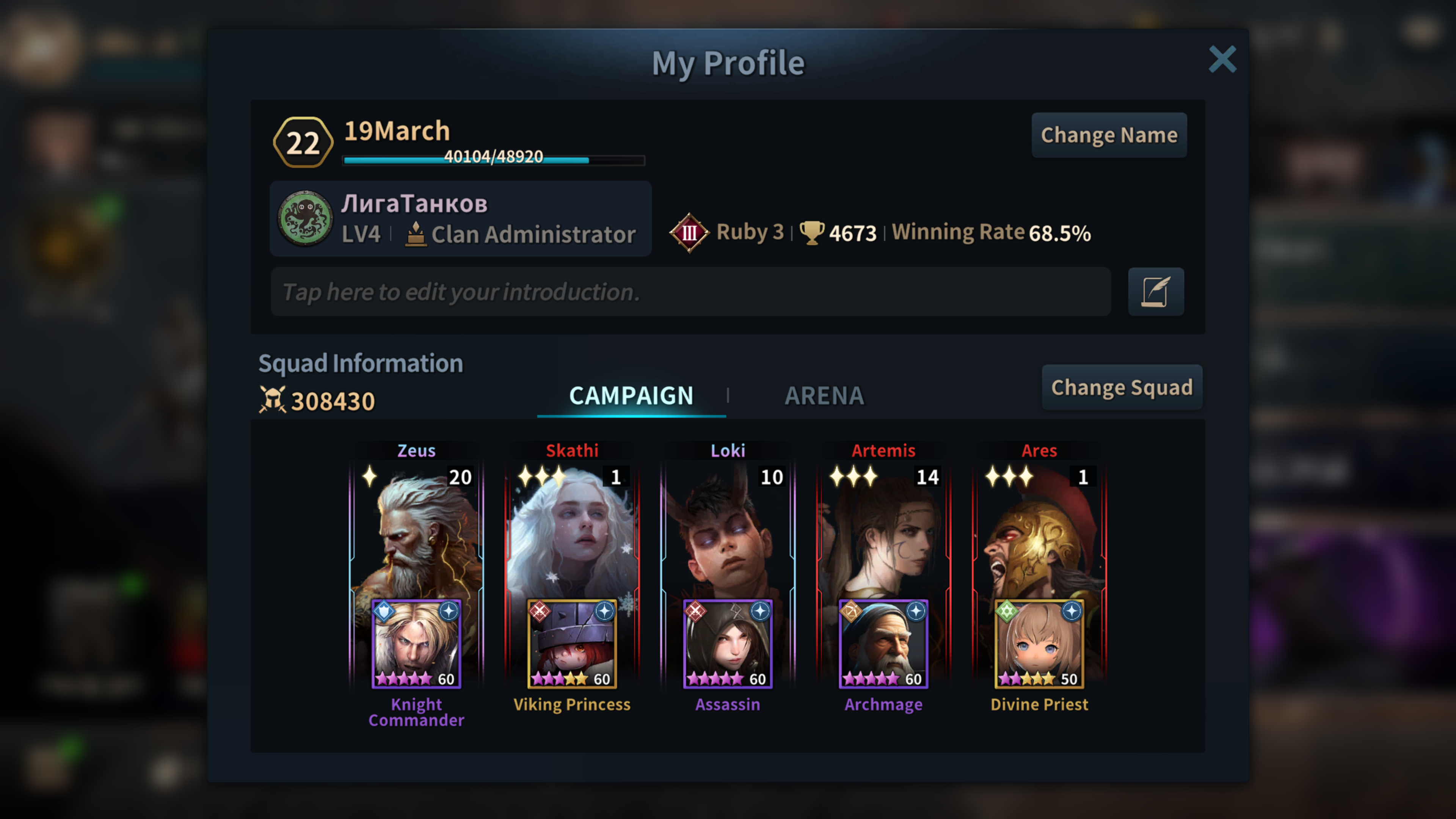
Task: Select the CAMPAIGN squad tab
Action: pos(631,395)
